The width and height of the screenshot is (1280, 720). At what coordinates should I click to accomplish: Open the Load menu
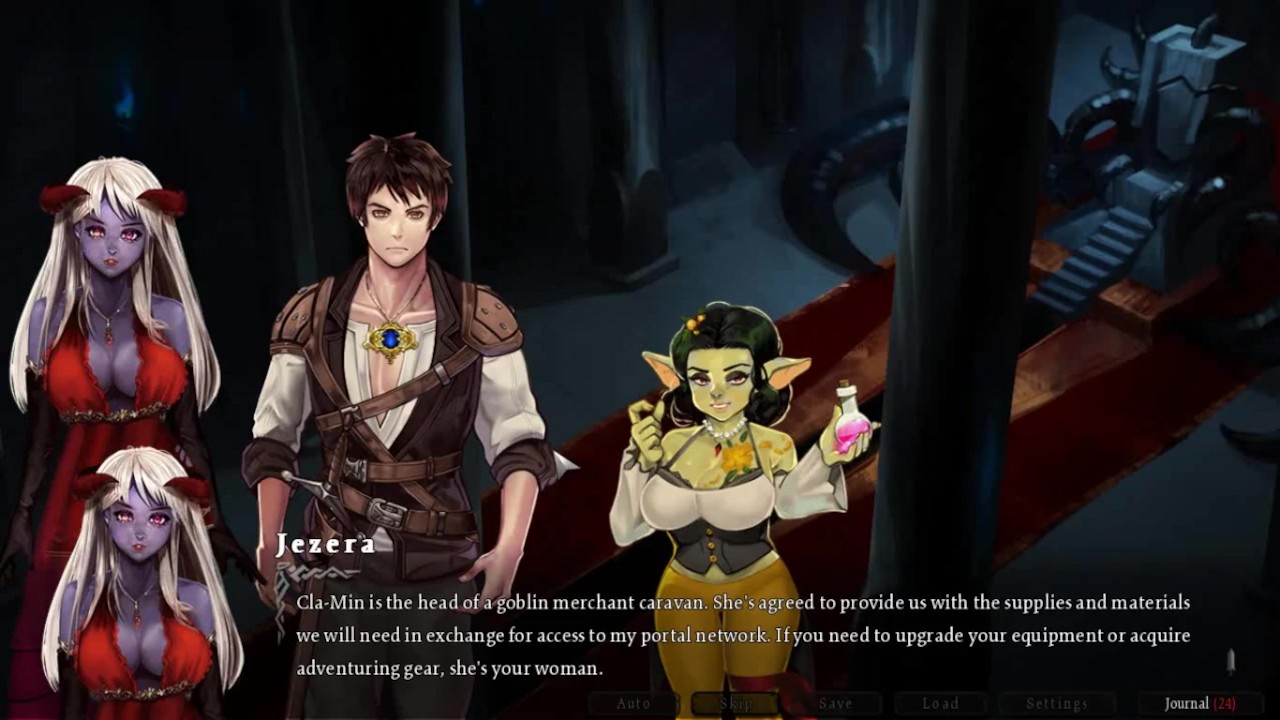(940, 703)
